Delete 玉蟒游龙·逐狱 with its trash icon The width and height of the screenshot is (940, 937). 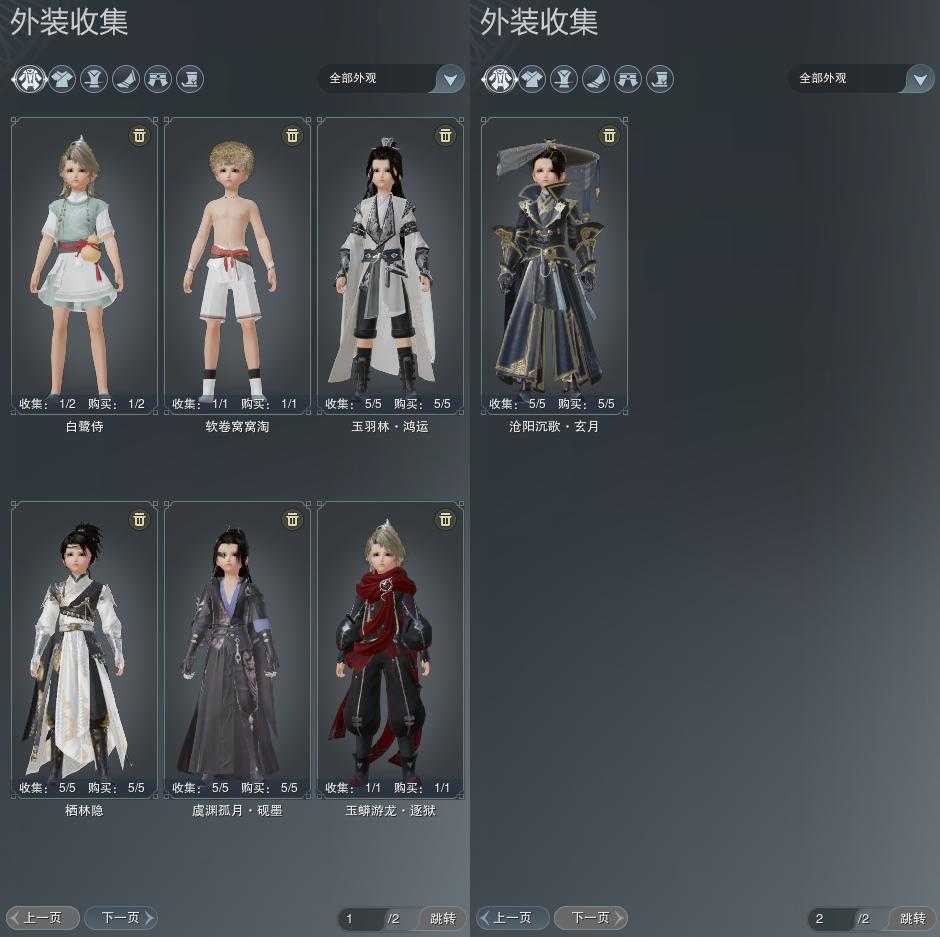[445, 519]
